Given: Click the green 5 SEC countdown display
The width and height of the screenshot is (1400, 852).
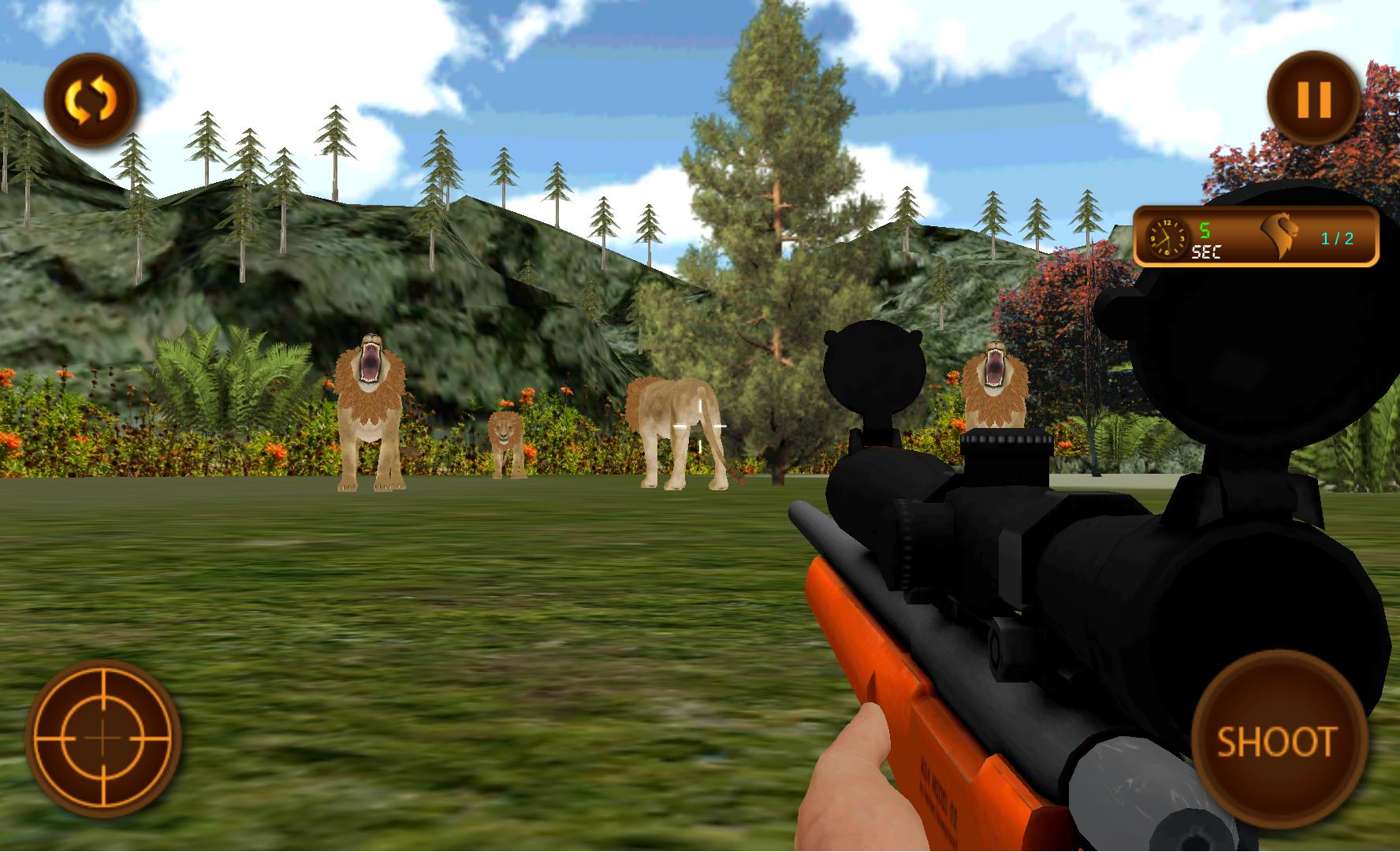Looking at the screenshot, I should (1206, 238).
